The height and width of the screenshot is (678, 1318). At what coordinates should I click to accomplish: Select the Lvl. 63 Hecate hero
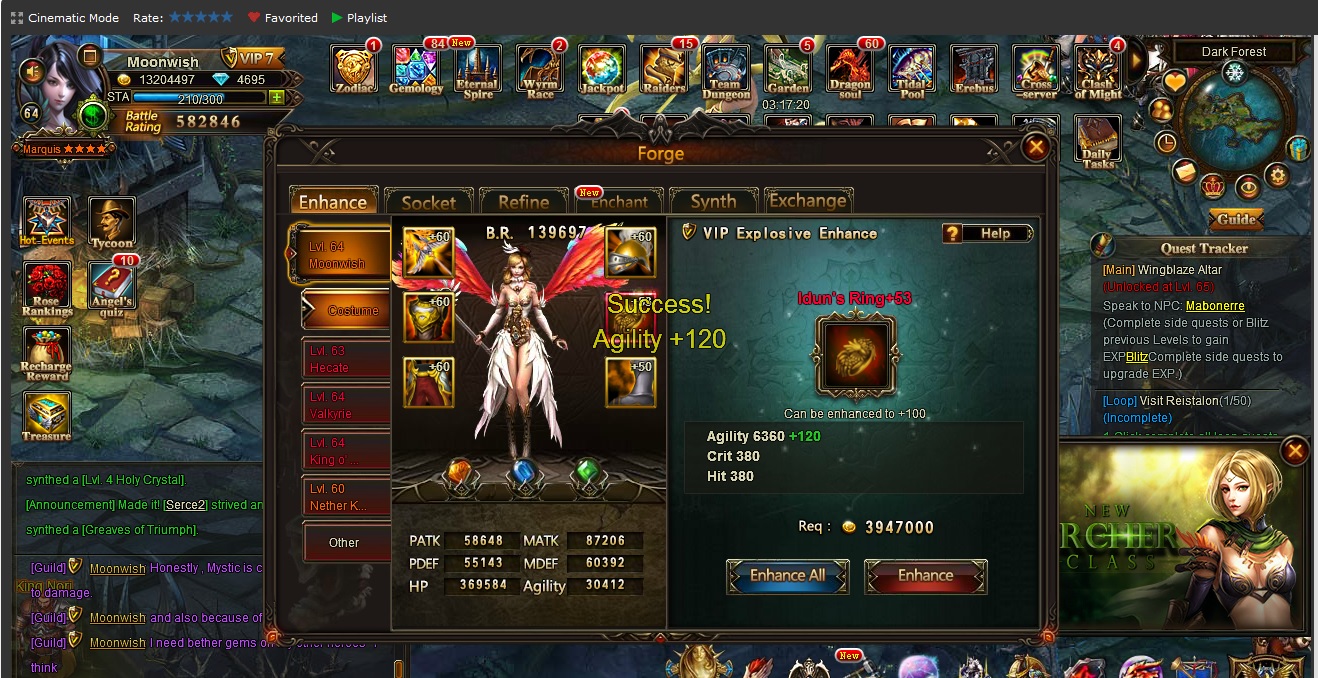tap(346, 360)
